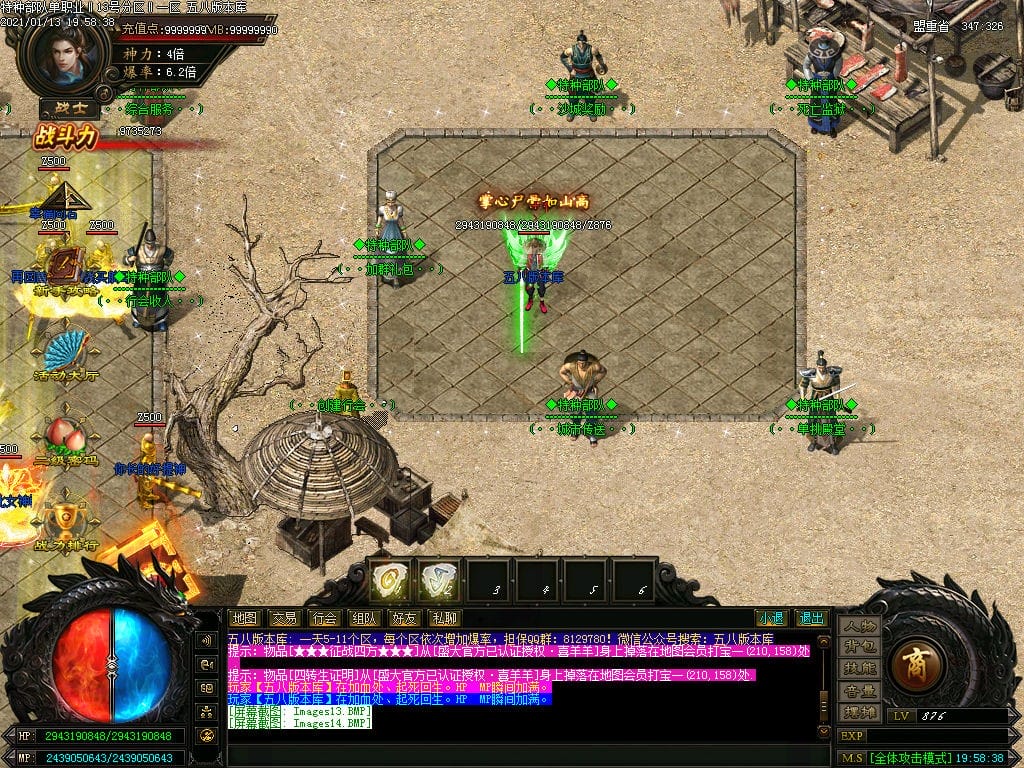
Task: Open the round 商 shop button
Action: point(916,666)
